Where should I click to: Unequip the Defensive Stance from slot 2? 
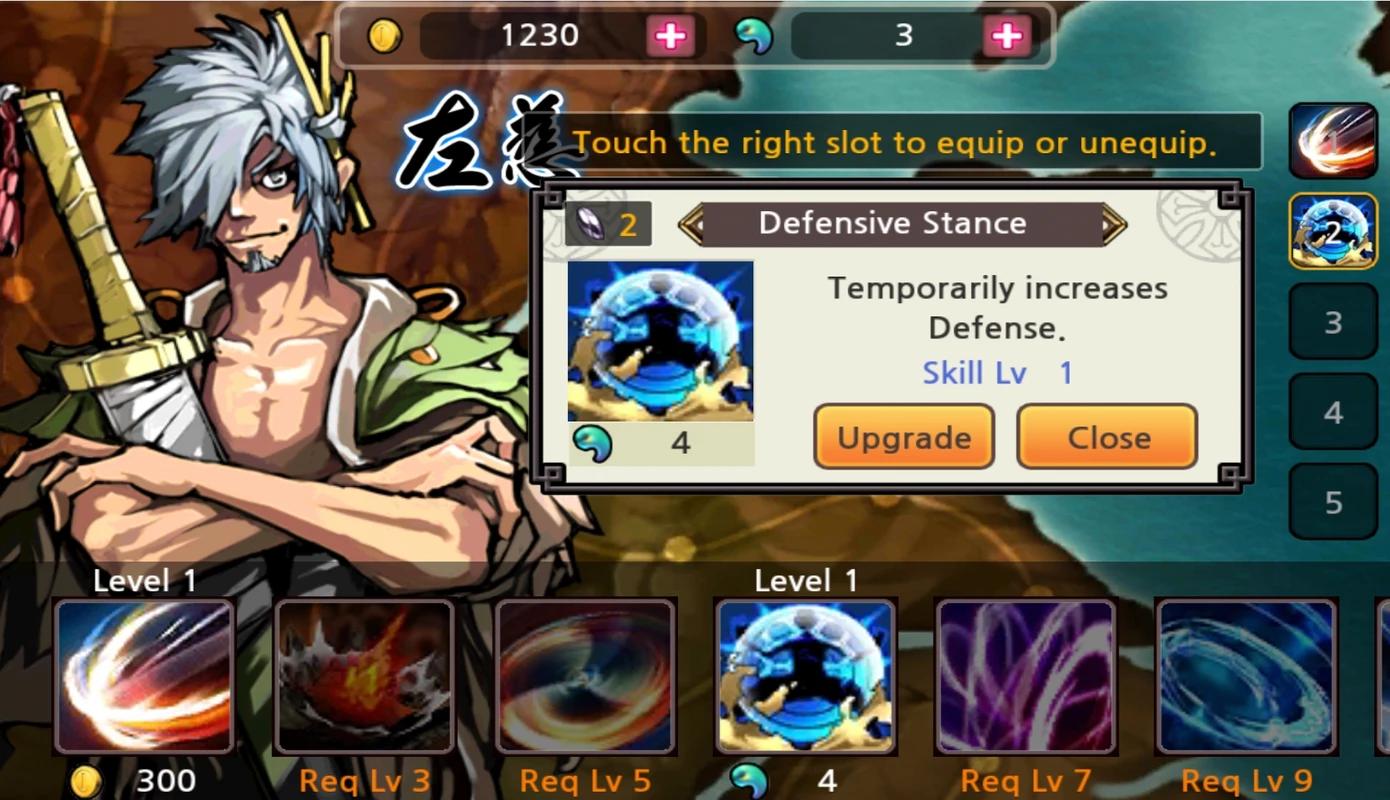pyautogui.click(x=1334, y=230)
